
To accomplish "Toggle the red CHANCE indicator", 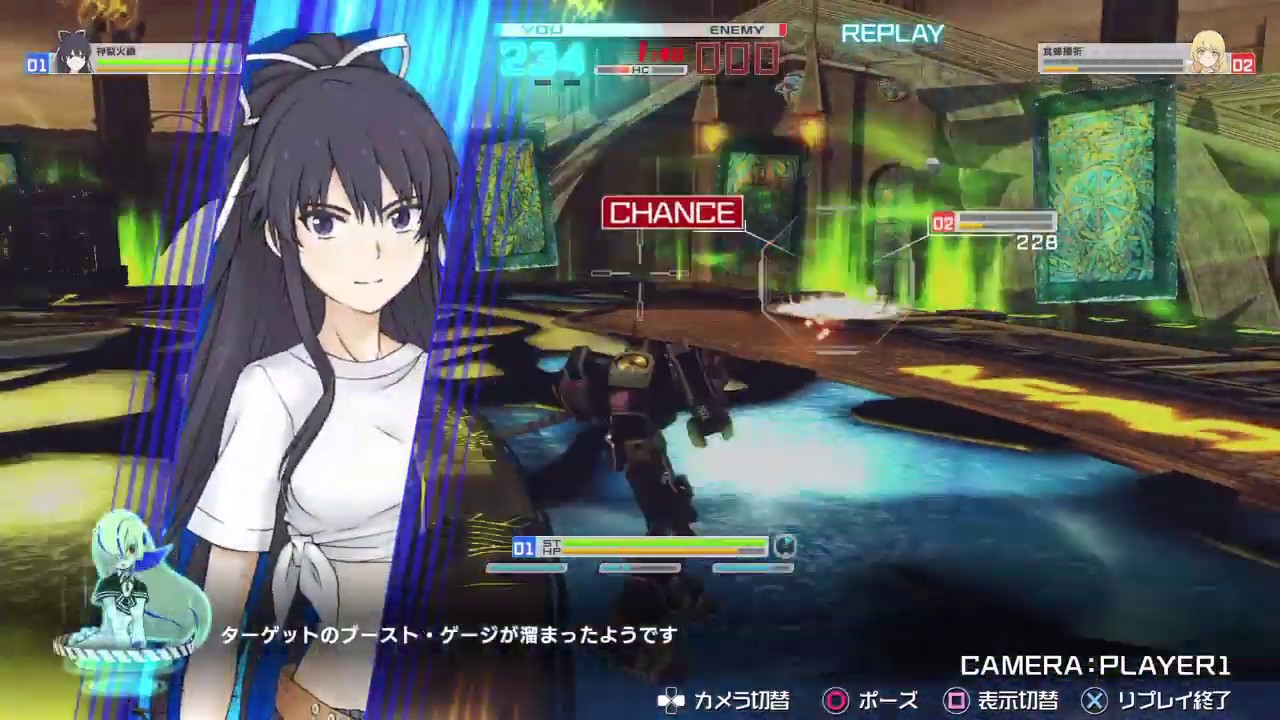I will click(x=672, y=212).
